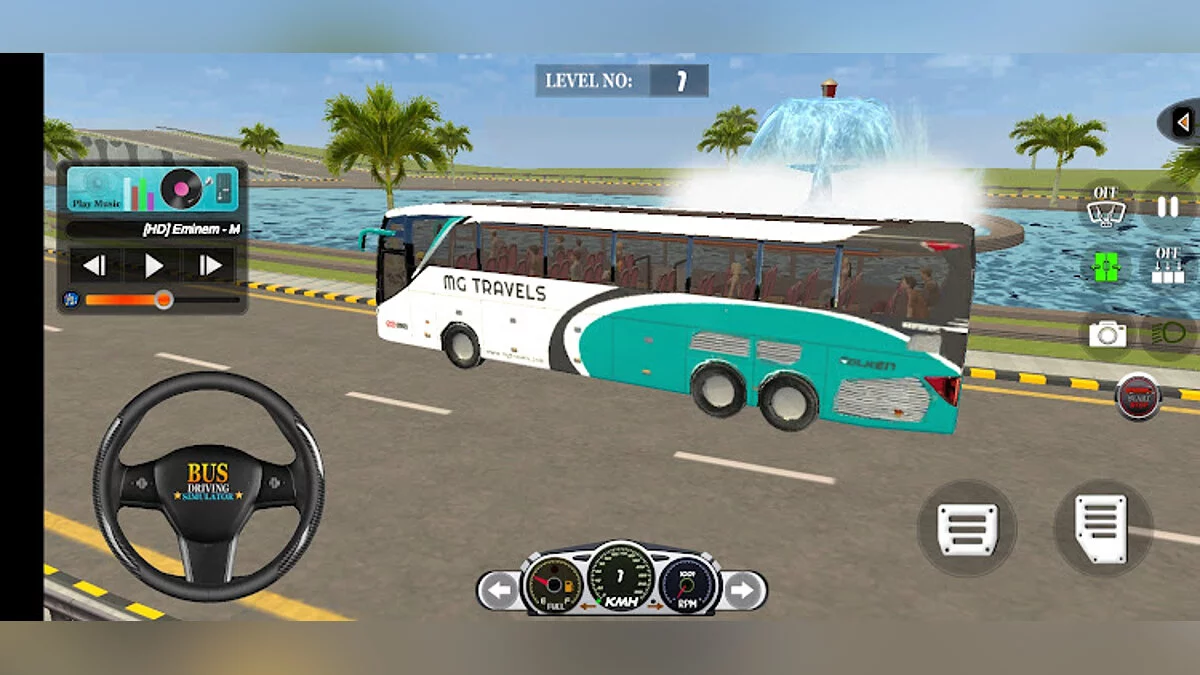Turn on the headlights
This screenshot has width=1200, height=675.
(1166, 334)
